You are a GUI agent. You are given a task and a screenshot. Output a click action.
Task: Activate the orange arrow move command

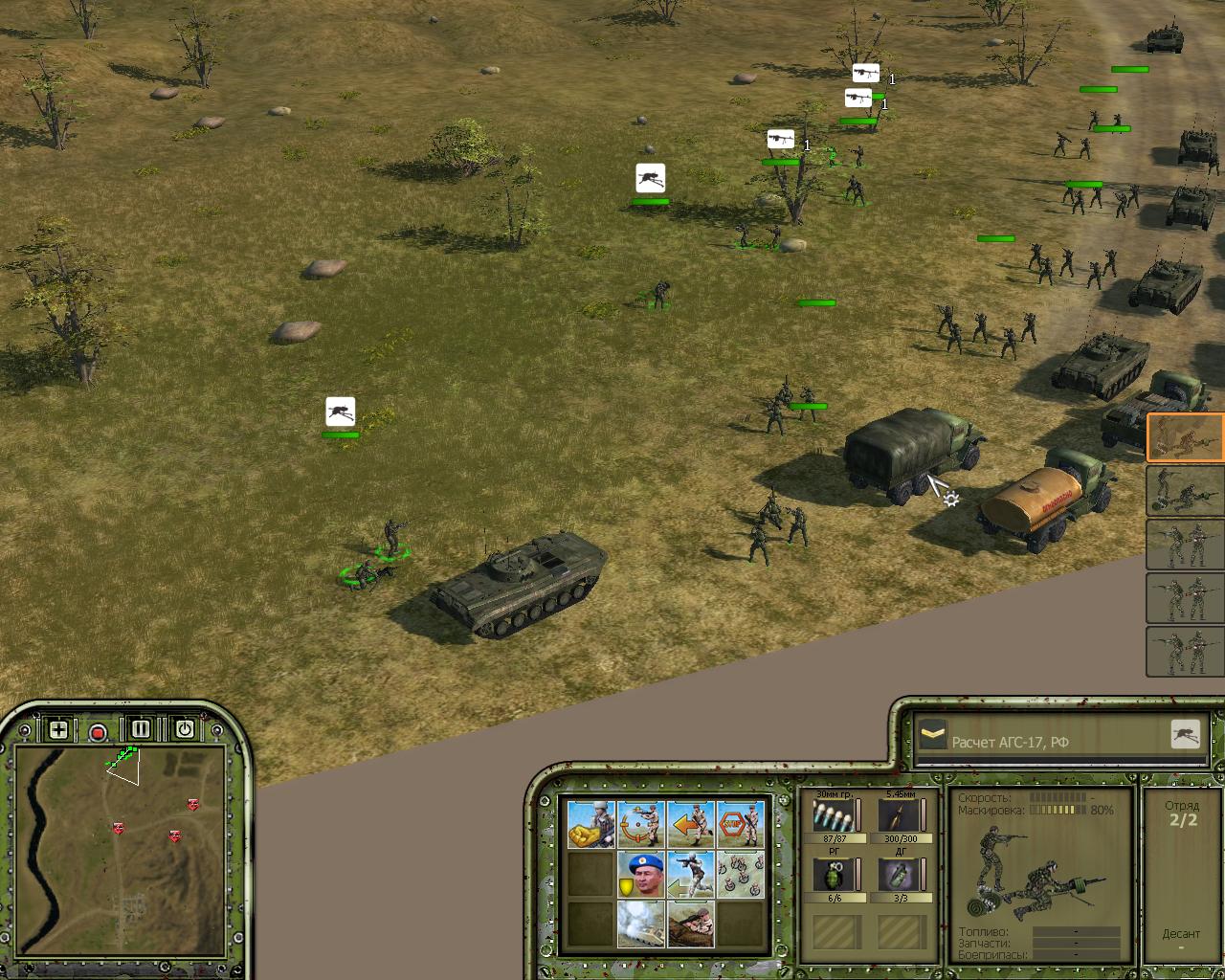pos(691,824)
